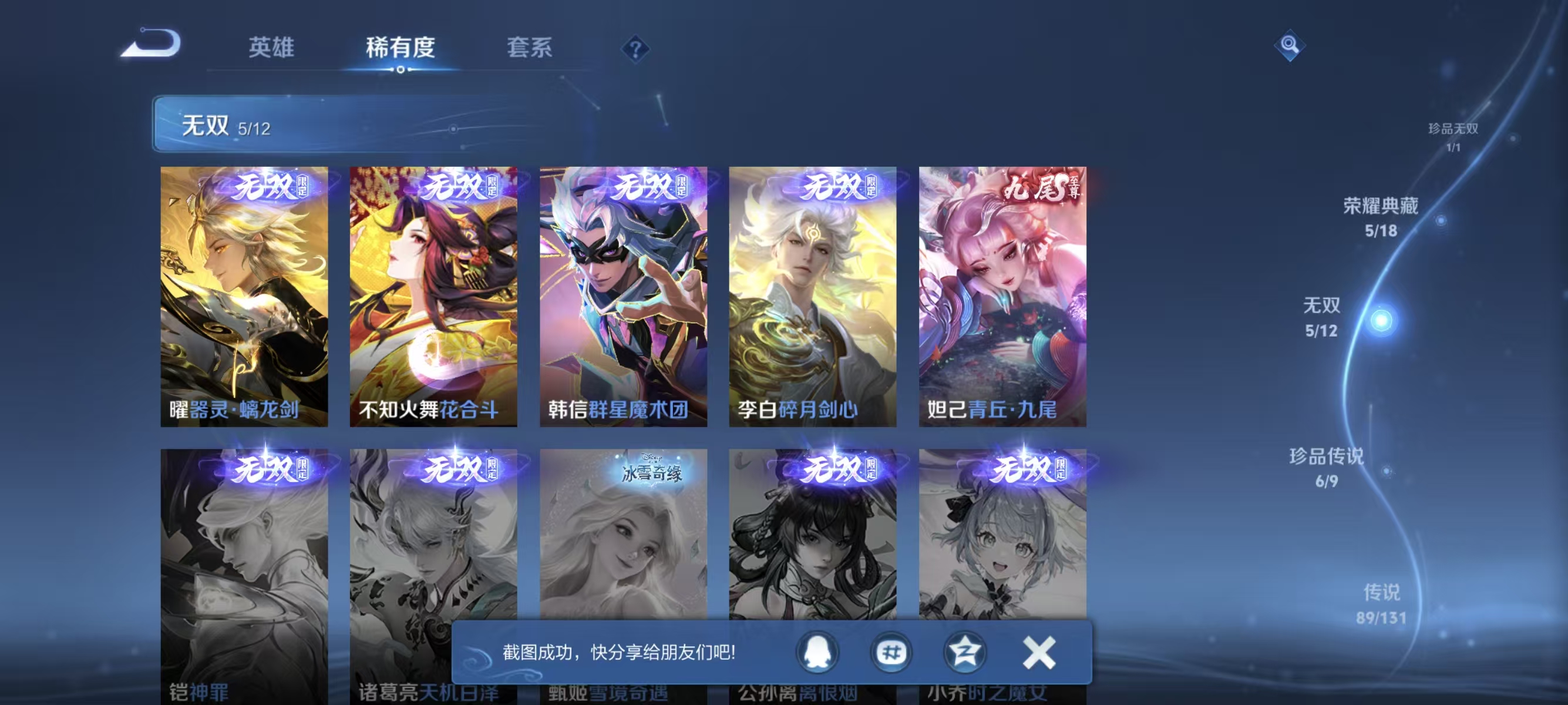Open Han Xin's 群星魔术团 skin card

coord(623,298)
